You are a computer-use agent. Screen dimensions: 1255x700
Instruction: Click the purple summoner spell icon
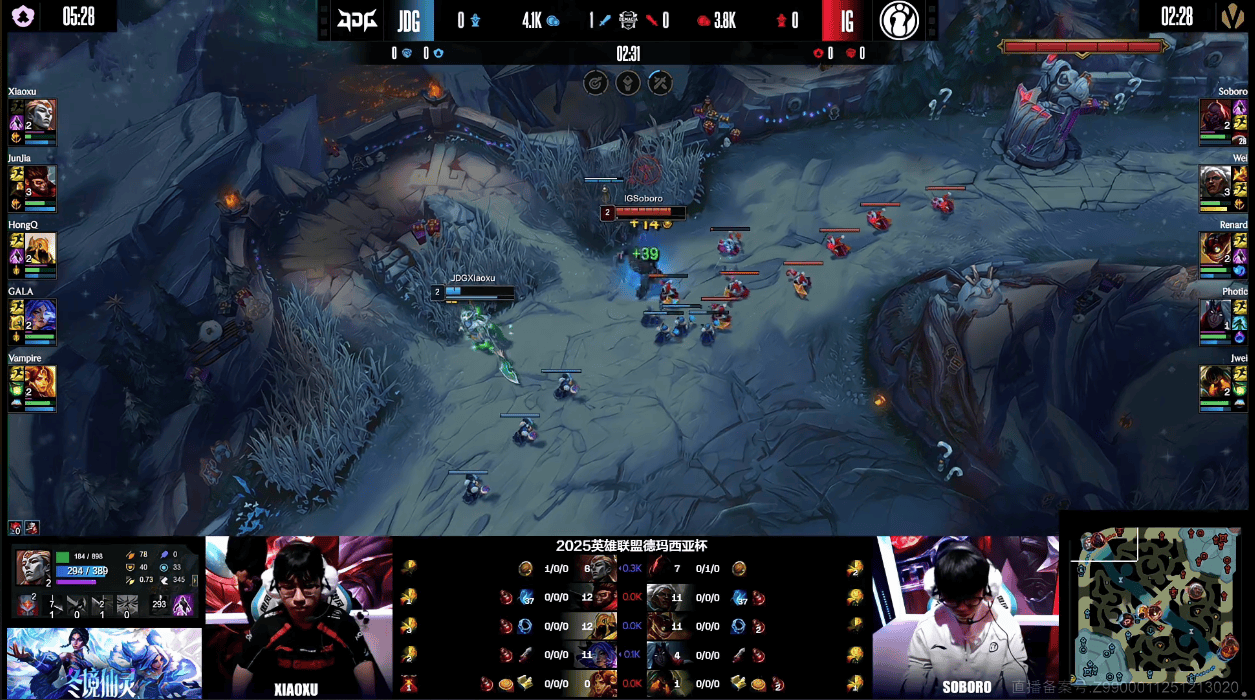[x=183, y=604]
